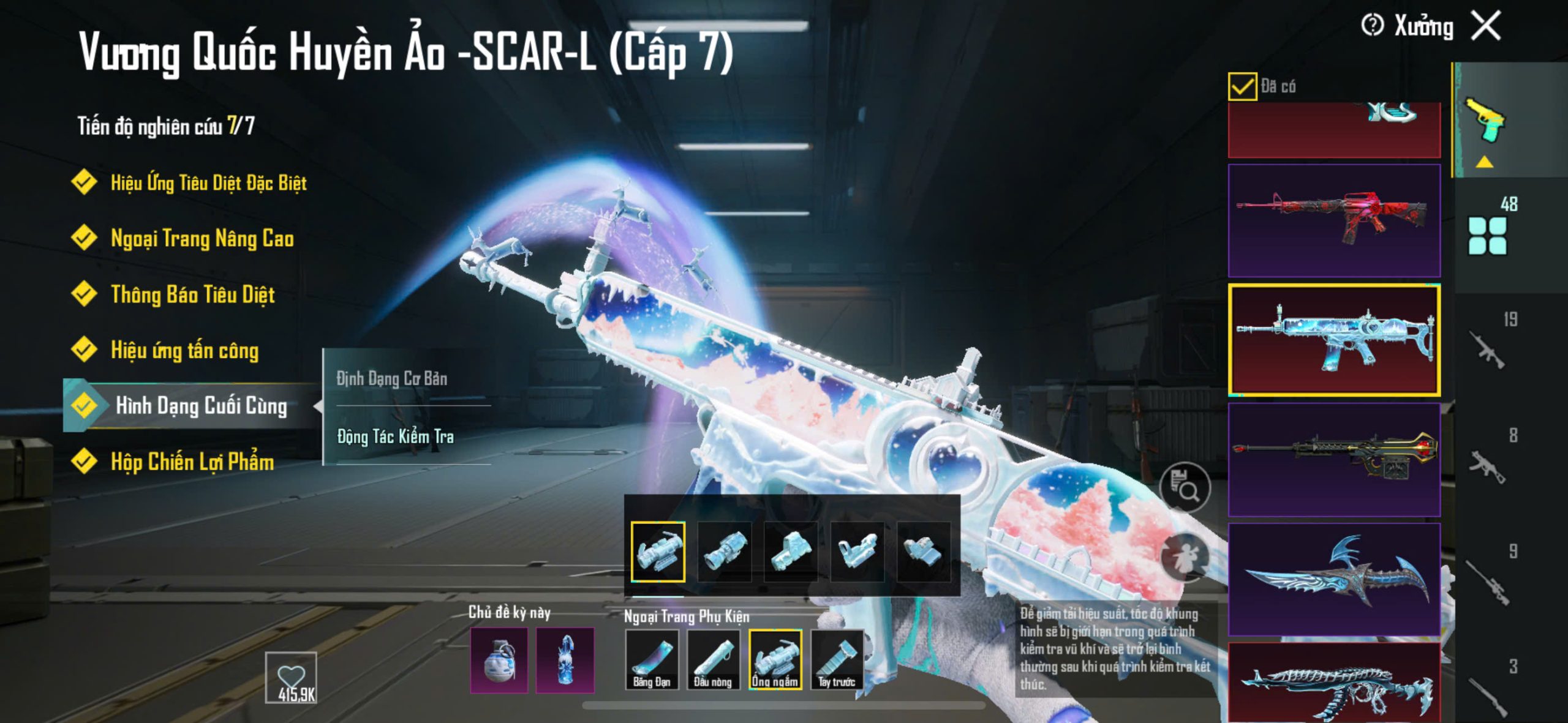The image size is (1568, 723).
Task: Choose the blue dragon blade skin
Action: click(x=1334, y=579)
